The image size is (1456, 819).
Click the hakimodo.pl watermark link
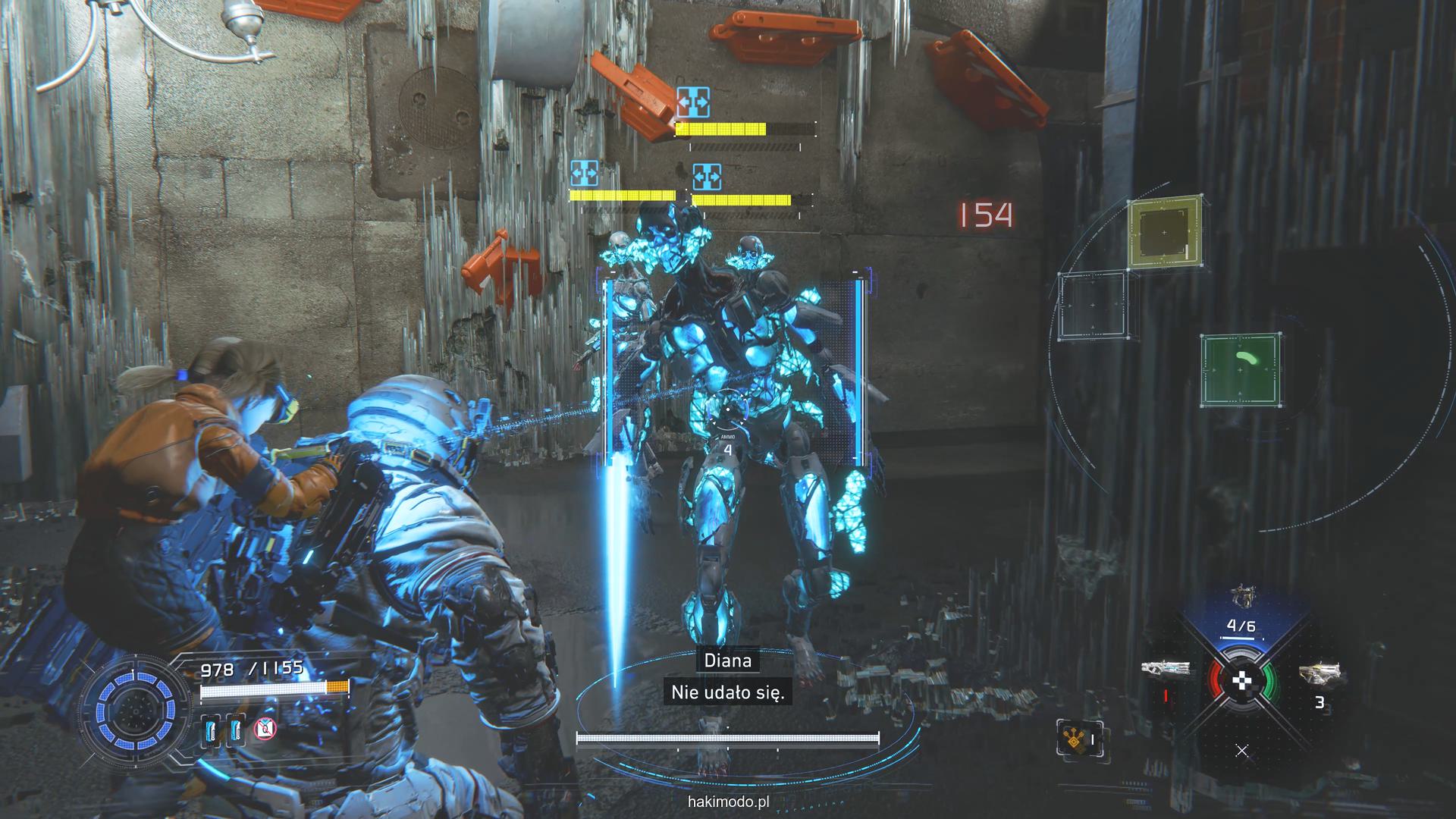pyautogui.click(x=728, y=801)
